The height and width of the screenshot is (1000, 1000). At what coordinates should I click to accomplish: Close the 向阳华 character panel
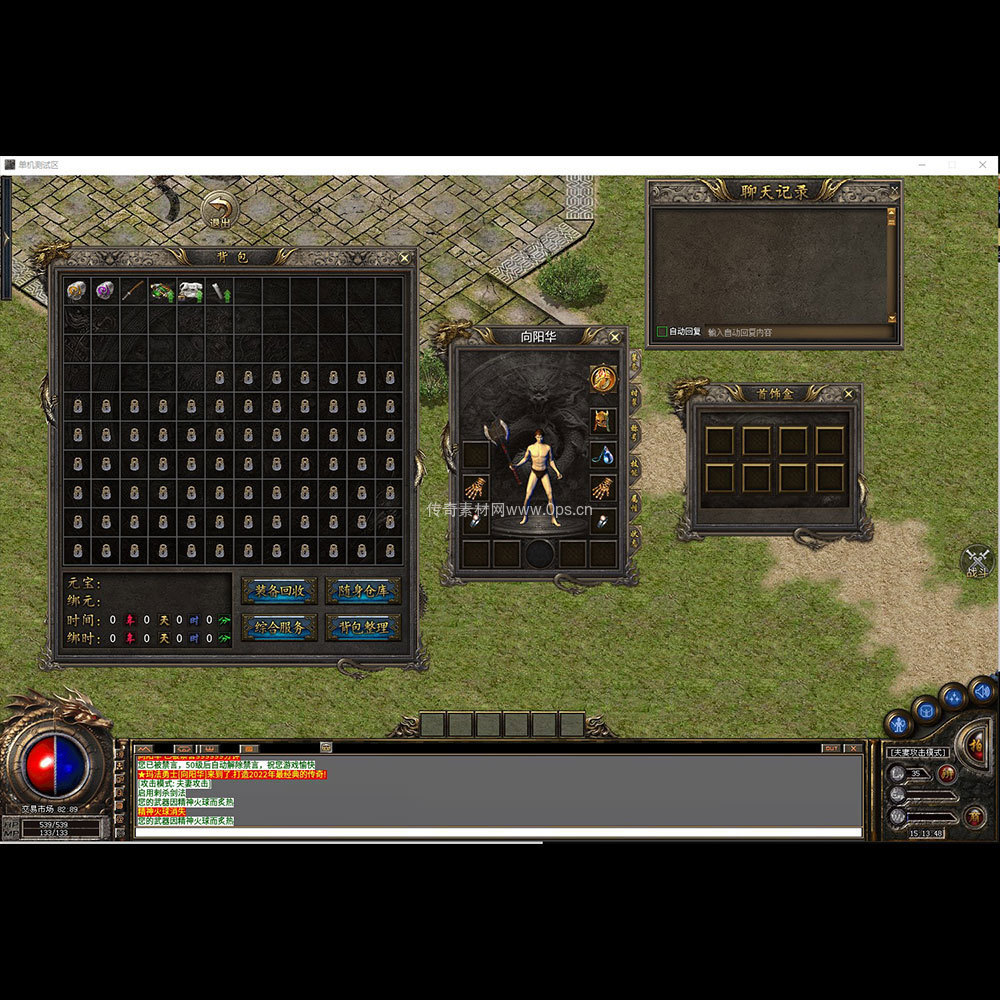[615, 337]
